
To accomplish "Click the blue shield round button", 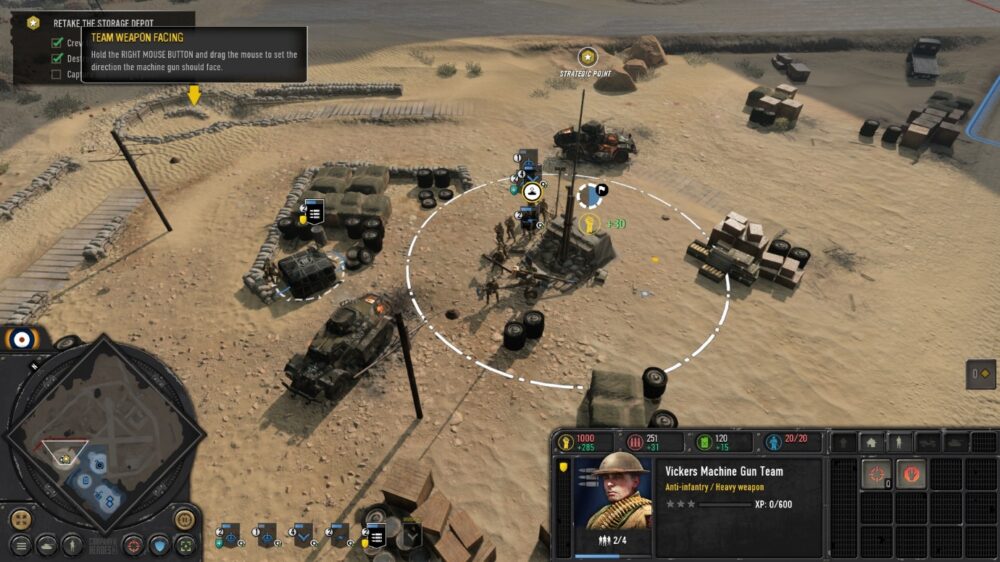I will click(x=159, y=546).
